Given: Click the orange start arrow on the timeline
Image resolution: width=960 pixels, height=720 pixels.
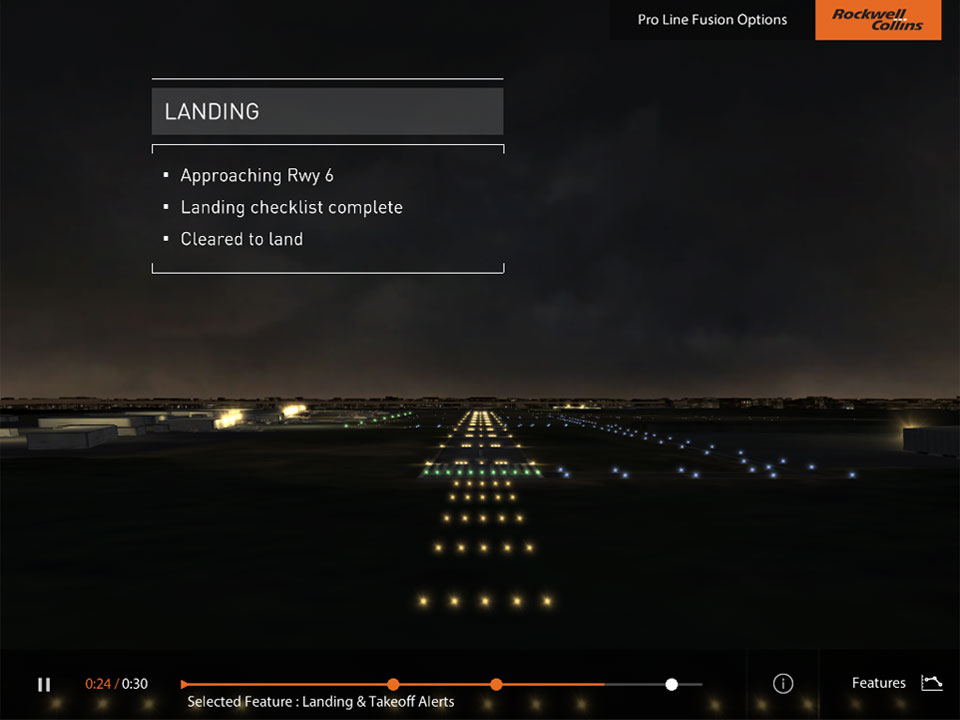Looking at the screenshot, I should pyautogui.click(x=185, y=684).
